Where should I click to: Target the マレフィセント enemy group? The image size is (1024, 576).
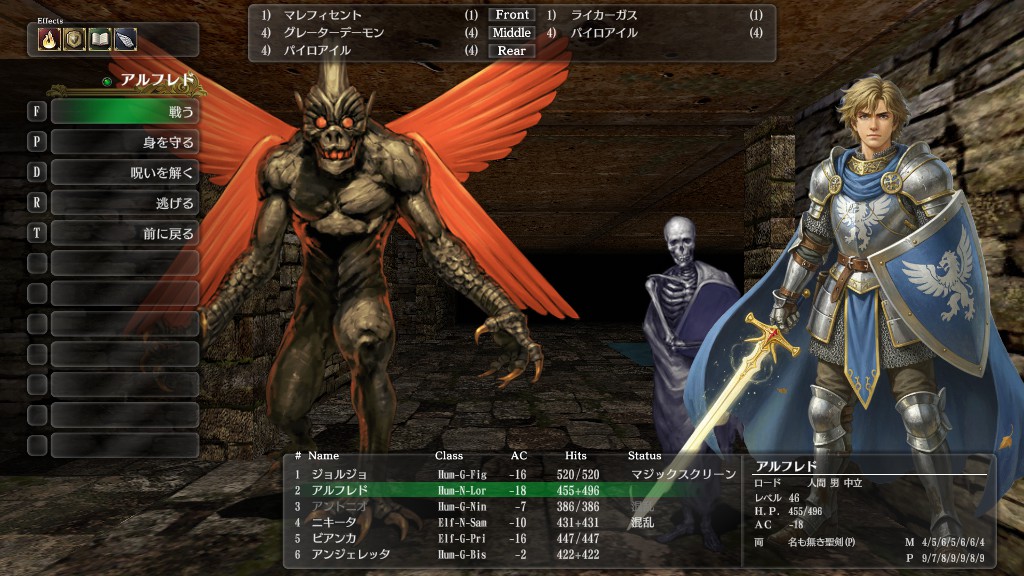(321, 15)
